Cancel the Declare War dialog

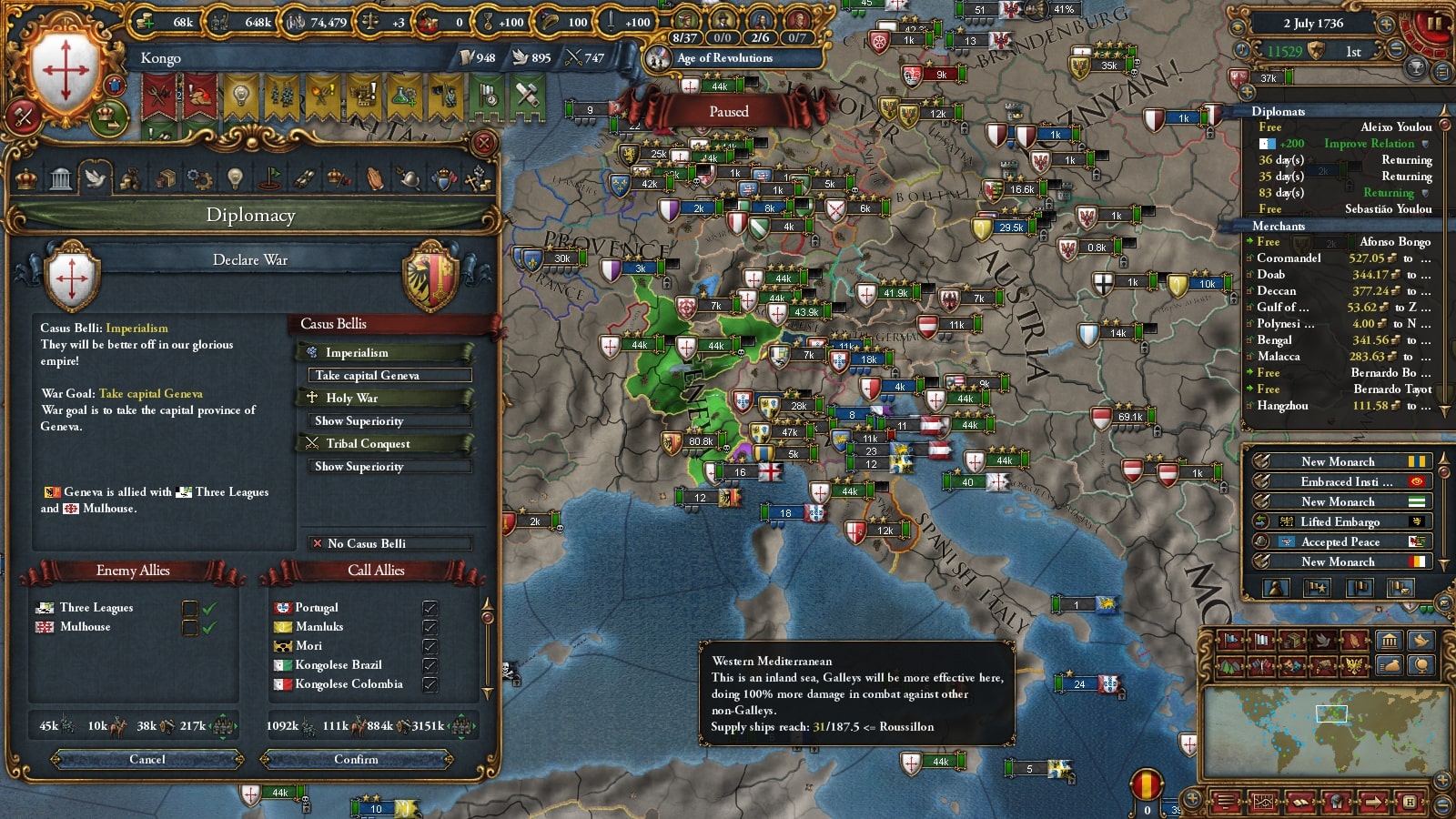pyautogui.click(x=147, y=759)
